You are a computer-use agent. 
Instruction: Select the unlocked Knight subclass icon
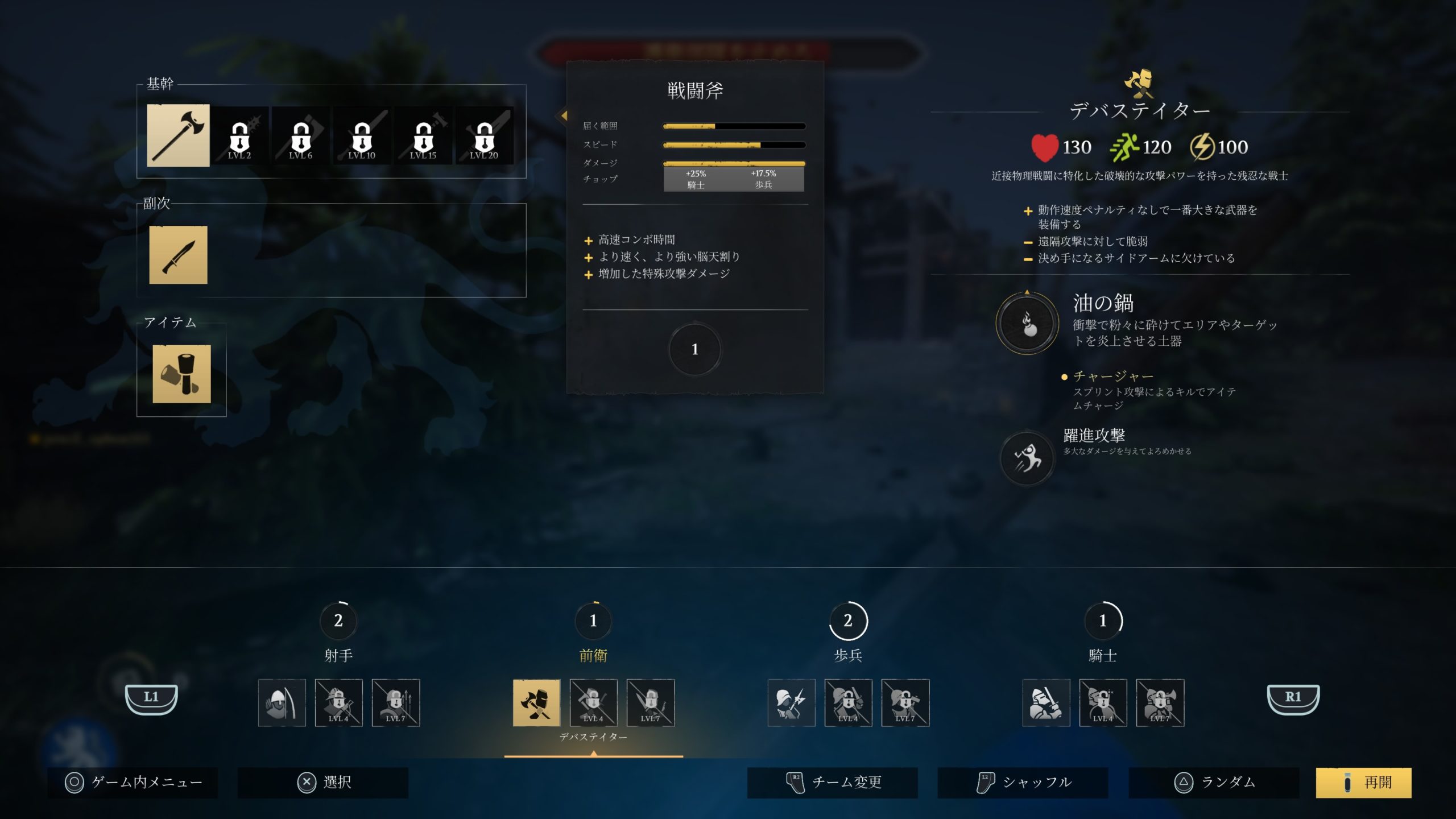(1046, 703)
